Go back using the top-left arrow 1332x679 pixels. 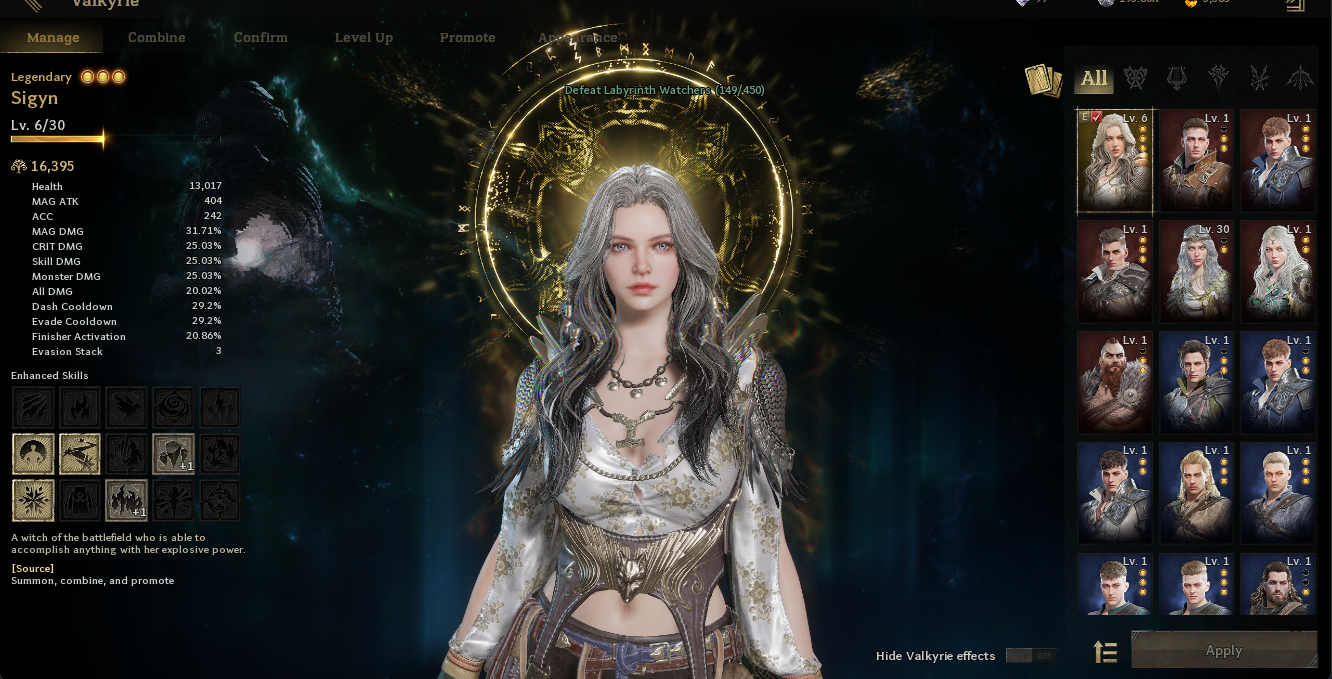click(32, 5)
